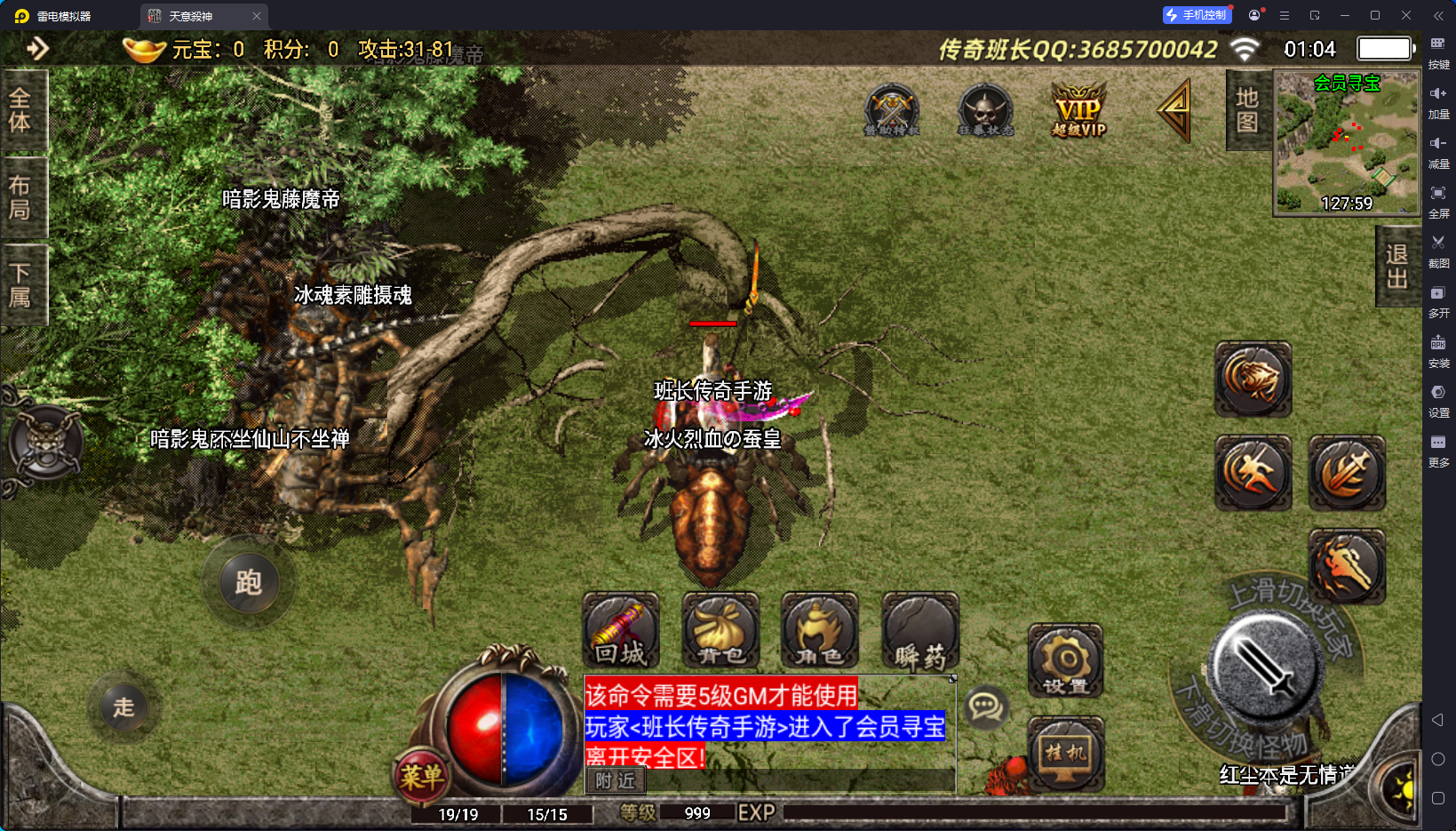Open the 背包 bag button
The image size is (1456, 831).
[x=720, y=630]
